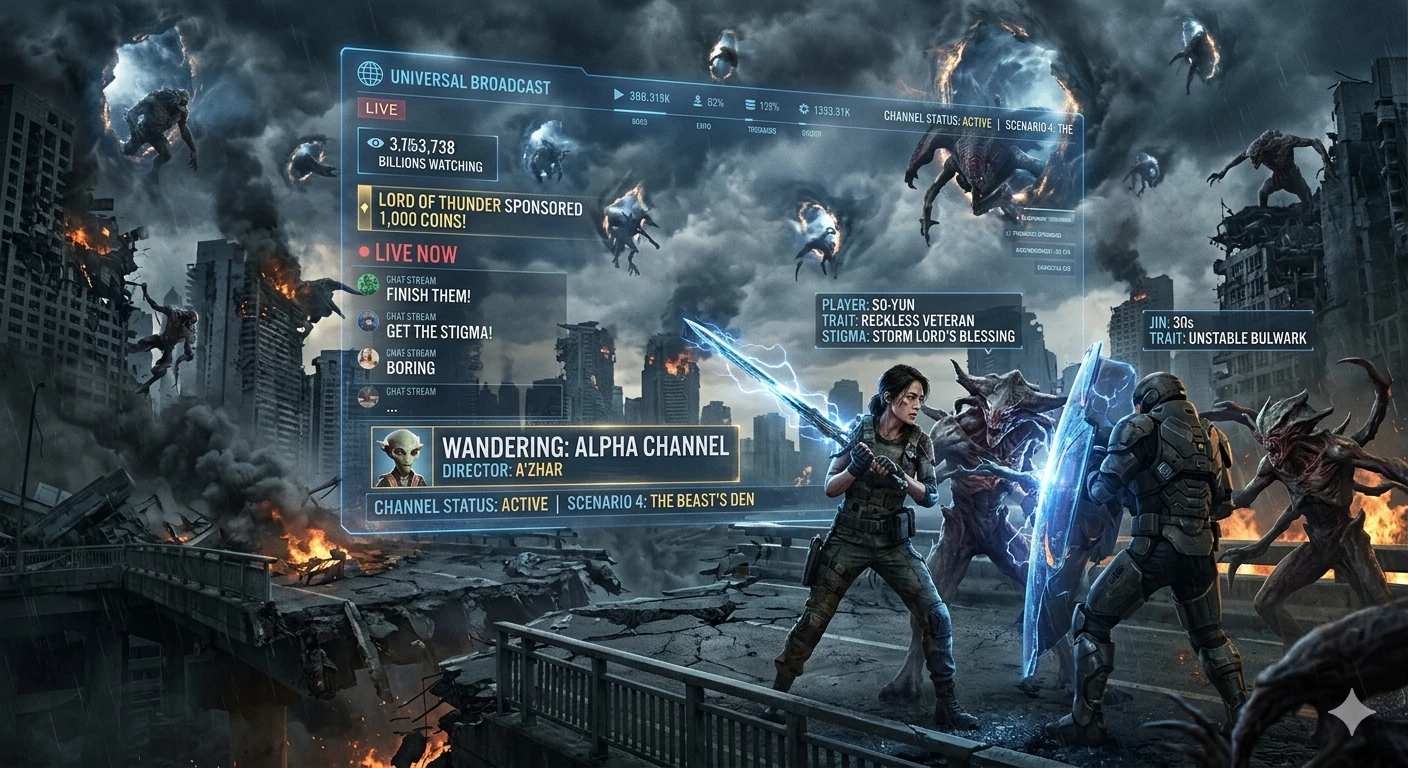Screen dimensions: 1408x768
Task: Click the Universal Broadcast globe icon
Action: (369, 75)
